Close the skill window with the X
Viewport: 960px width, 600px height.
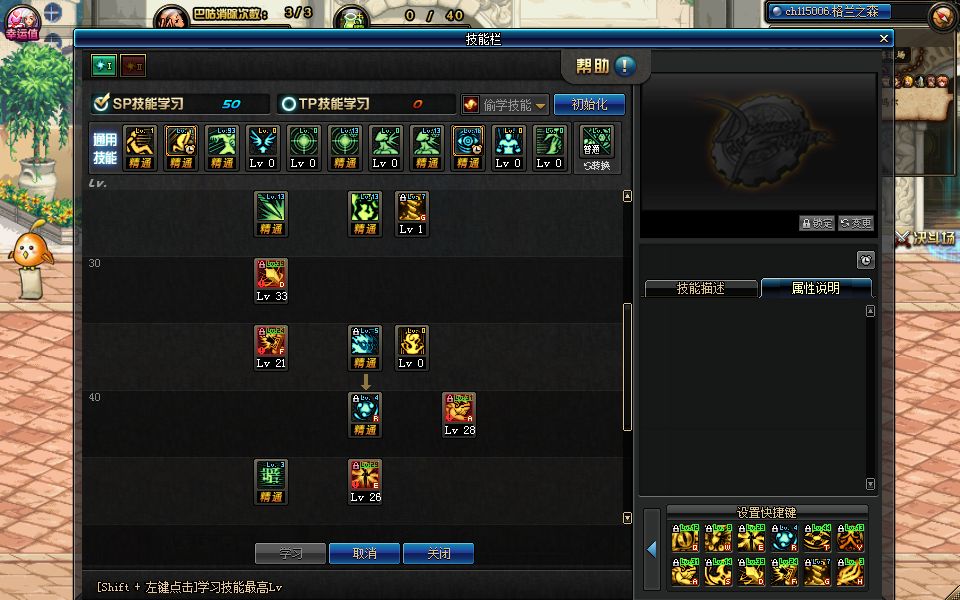coord(884,38)
